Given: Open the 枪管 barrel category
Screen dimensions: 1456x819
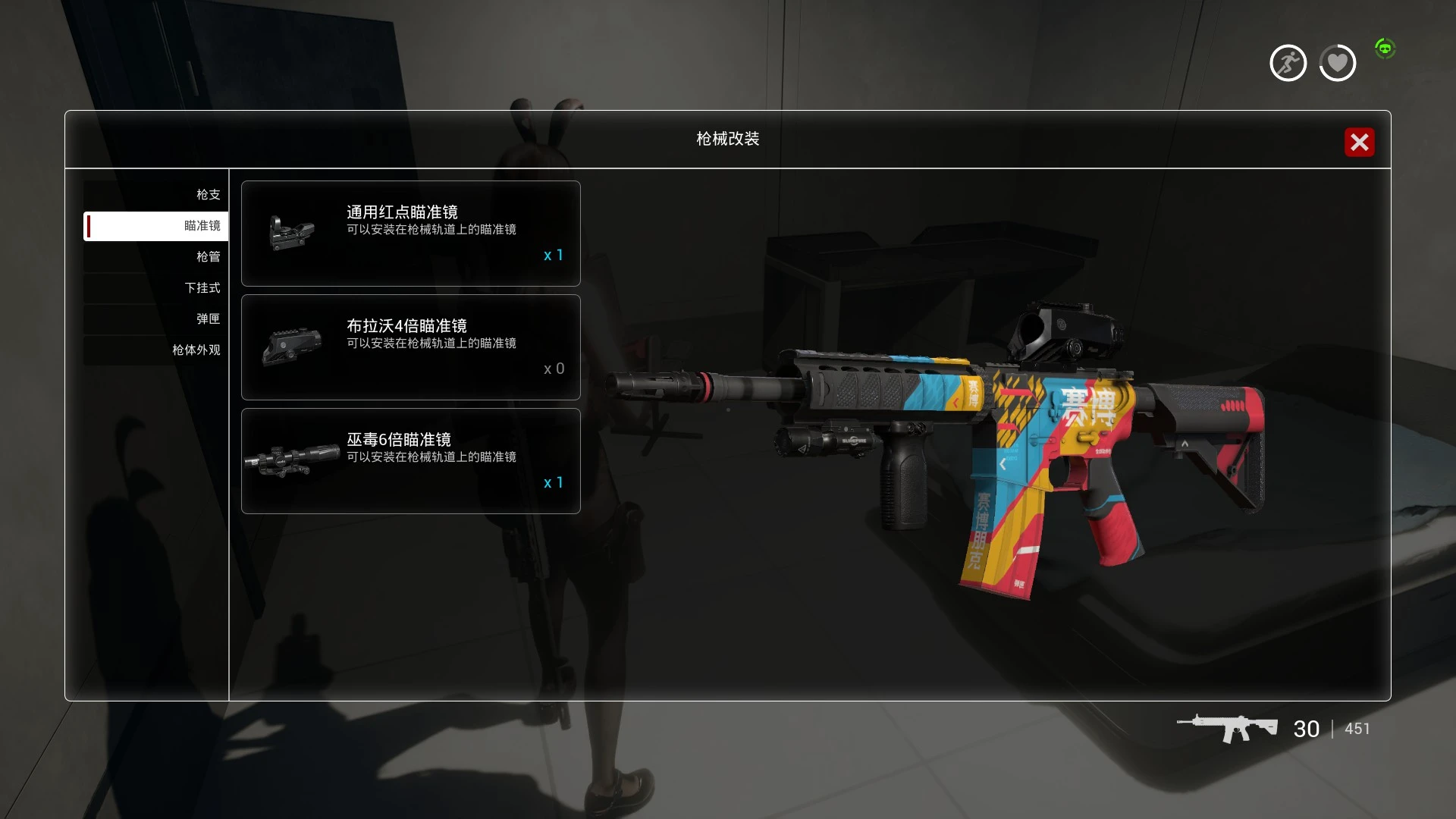Looking at the screenshot, I should click(156, 257).
